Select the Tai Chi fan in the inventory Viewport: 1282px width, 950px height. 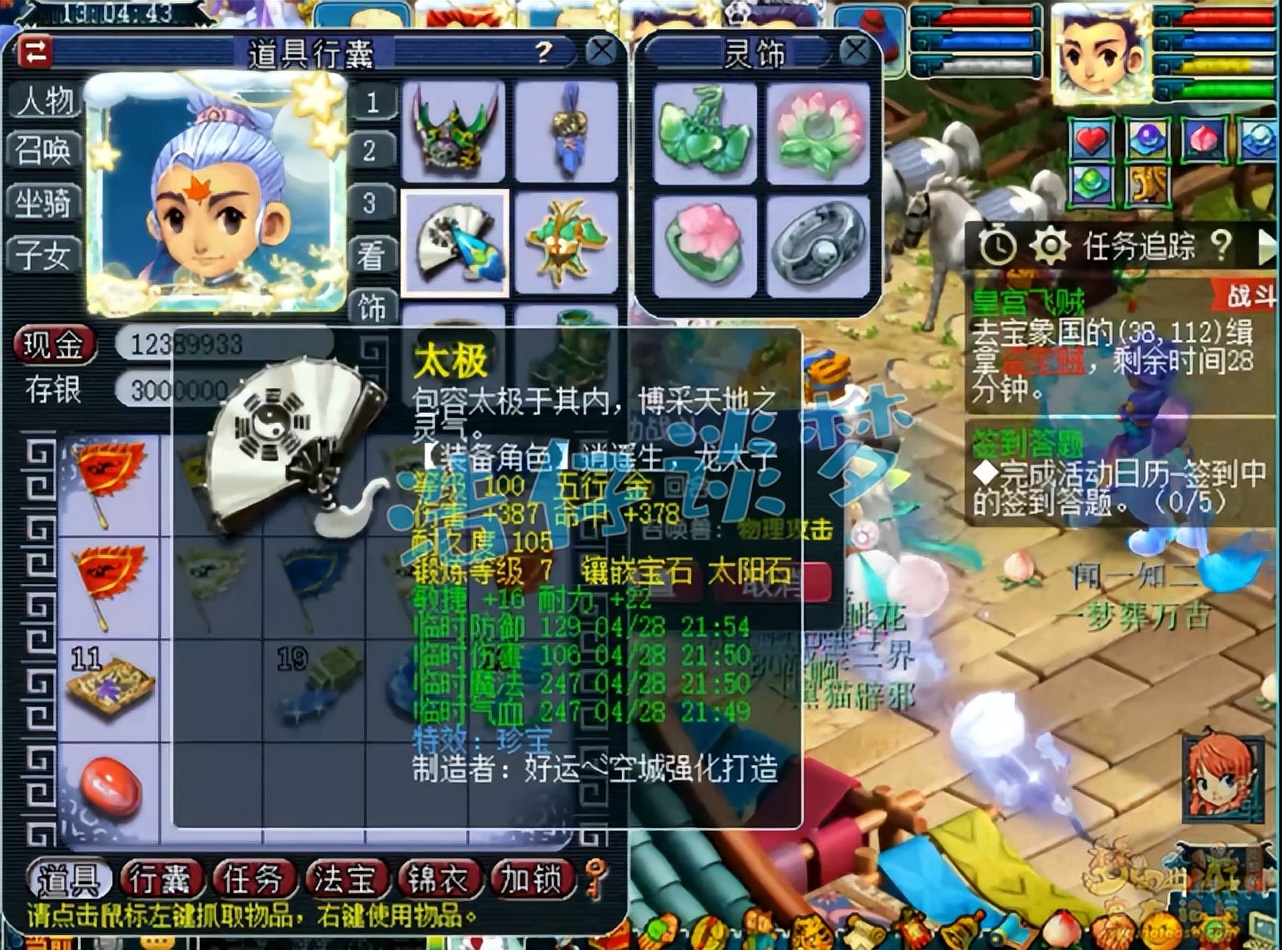(457, 243)
